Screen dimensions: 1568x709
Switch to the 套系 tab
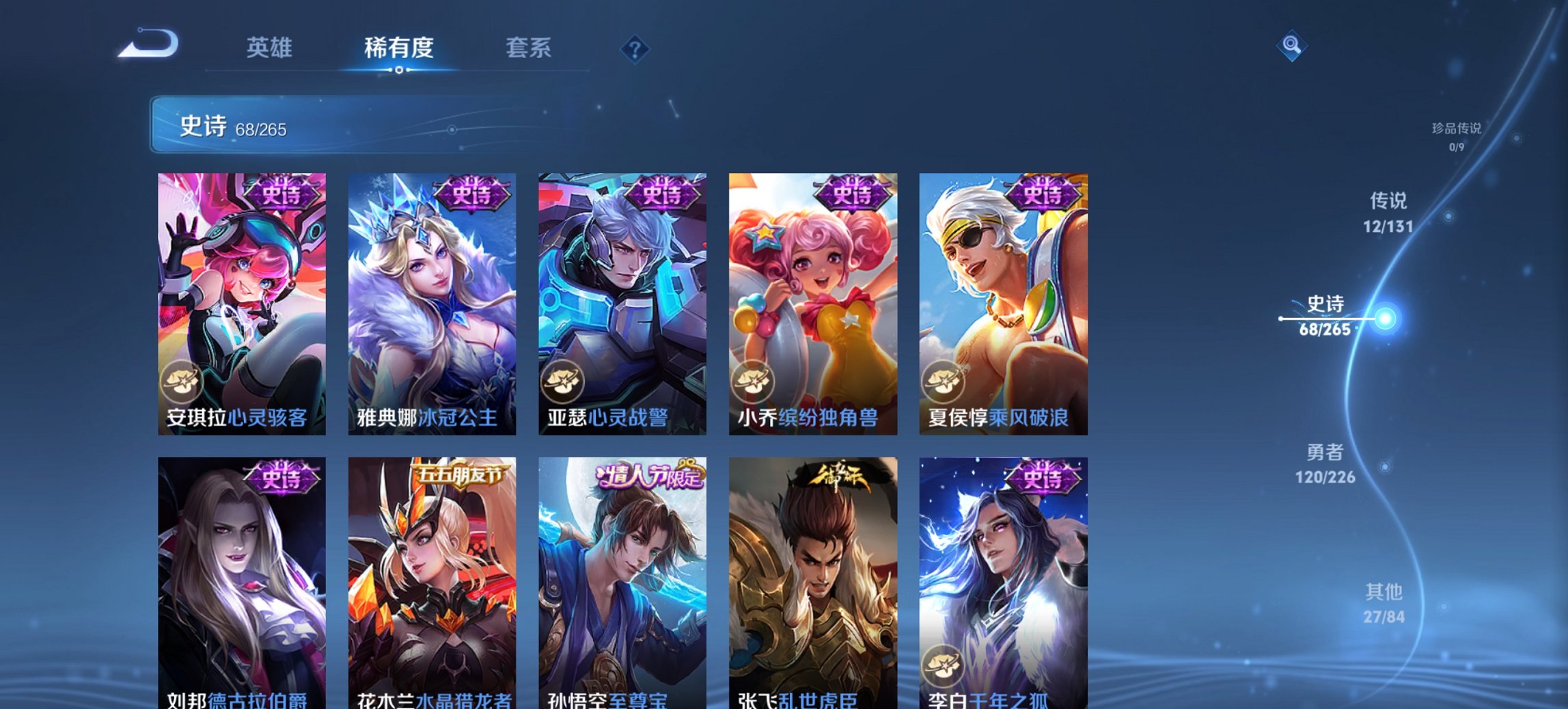[529, 48]
